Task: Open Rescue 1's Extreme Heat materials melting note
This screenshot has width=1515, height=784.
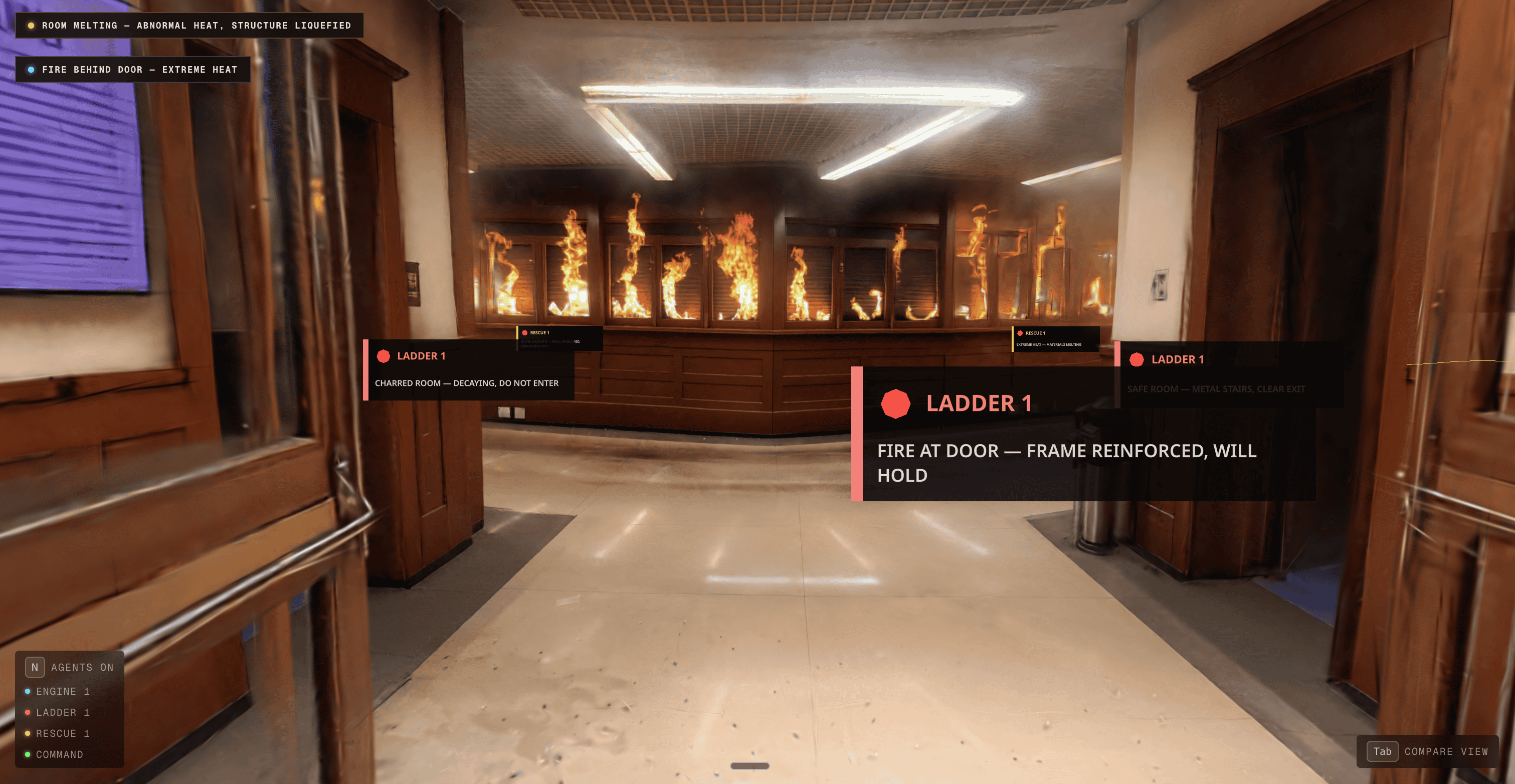Action: pyautogui.click(x=1054, y=339)
